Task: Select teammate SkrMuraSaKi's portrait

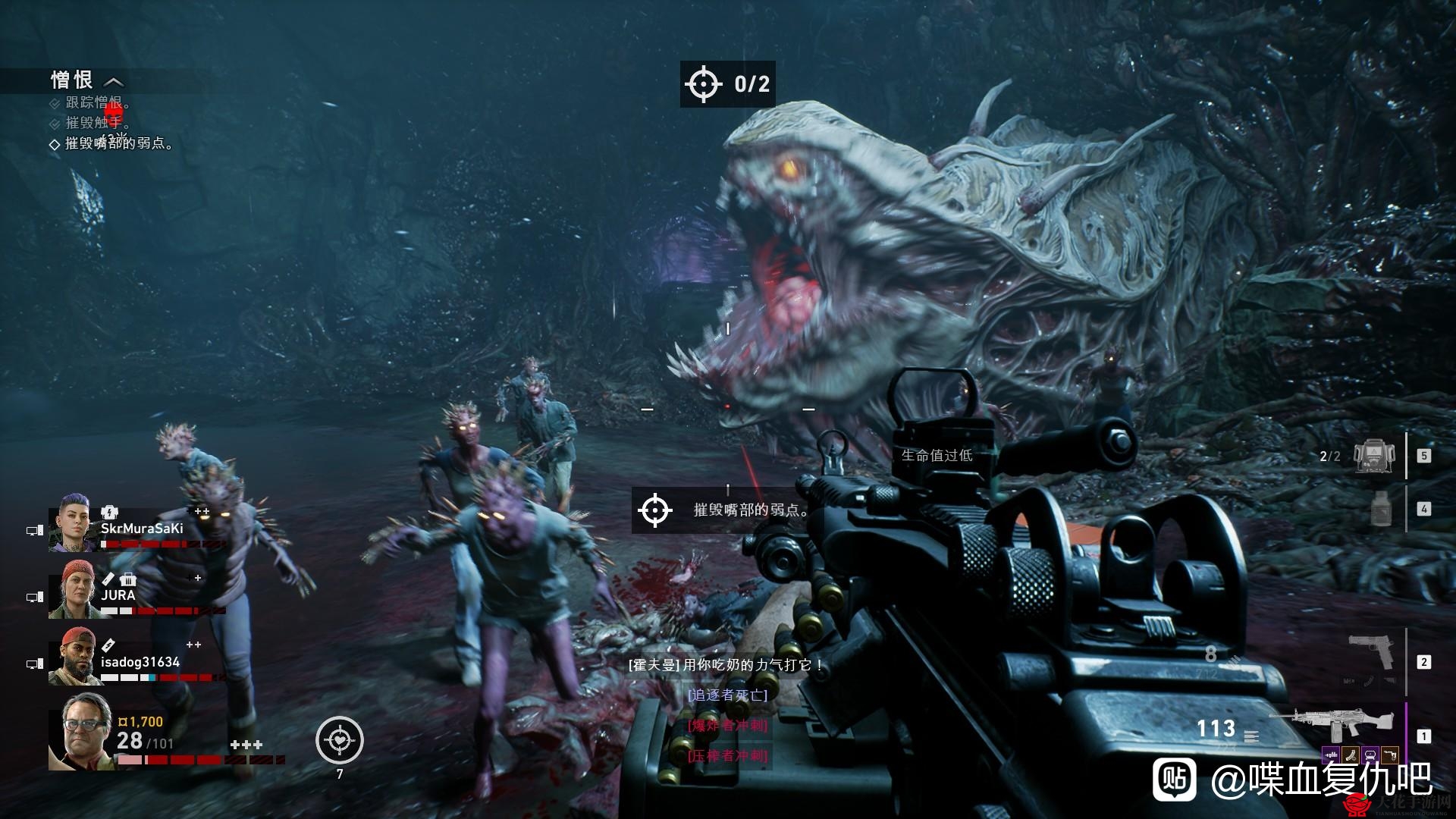Action: pos(73,522)
